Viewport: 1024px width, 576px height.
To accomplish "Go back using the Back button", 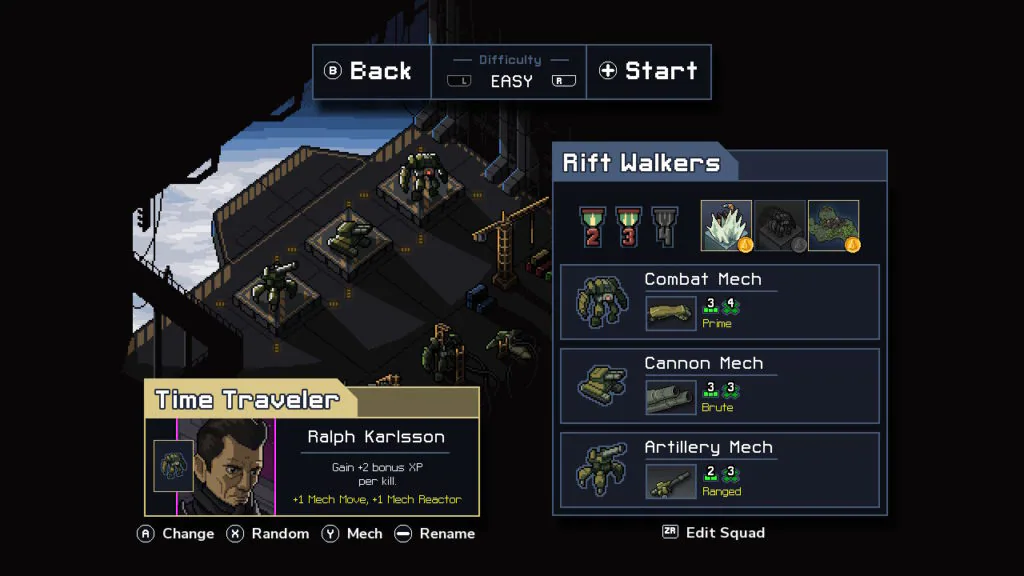I will tap(371, 71).
